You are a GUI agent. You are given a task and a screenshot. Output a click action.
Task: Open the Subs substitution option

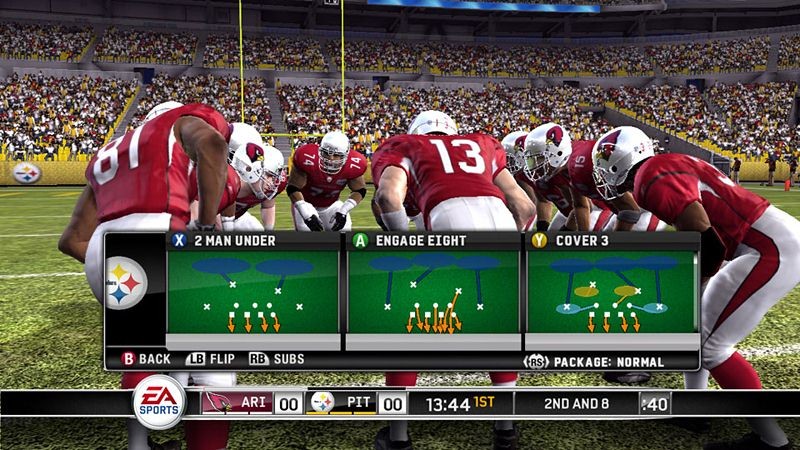[277, 359]
